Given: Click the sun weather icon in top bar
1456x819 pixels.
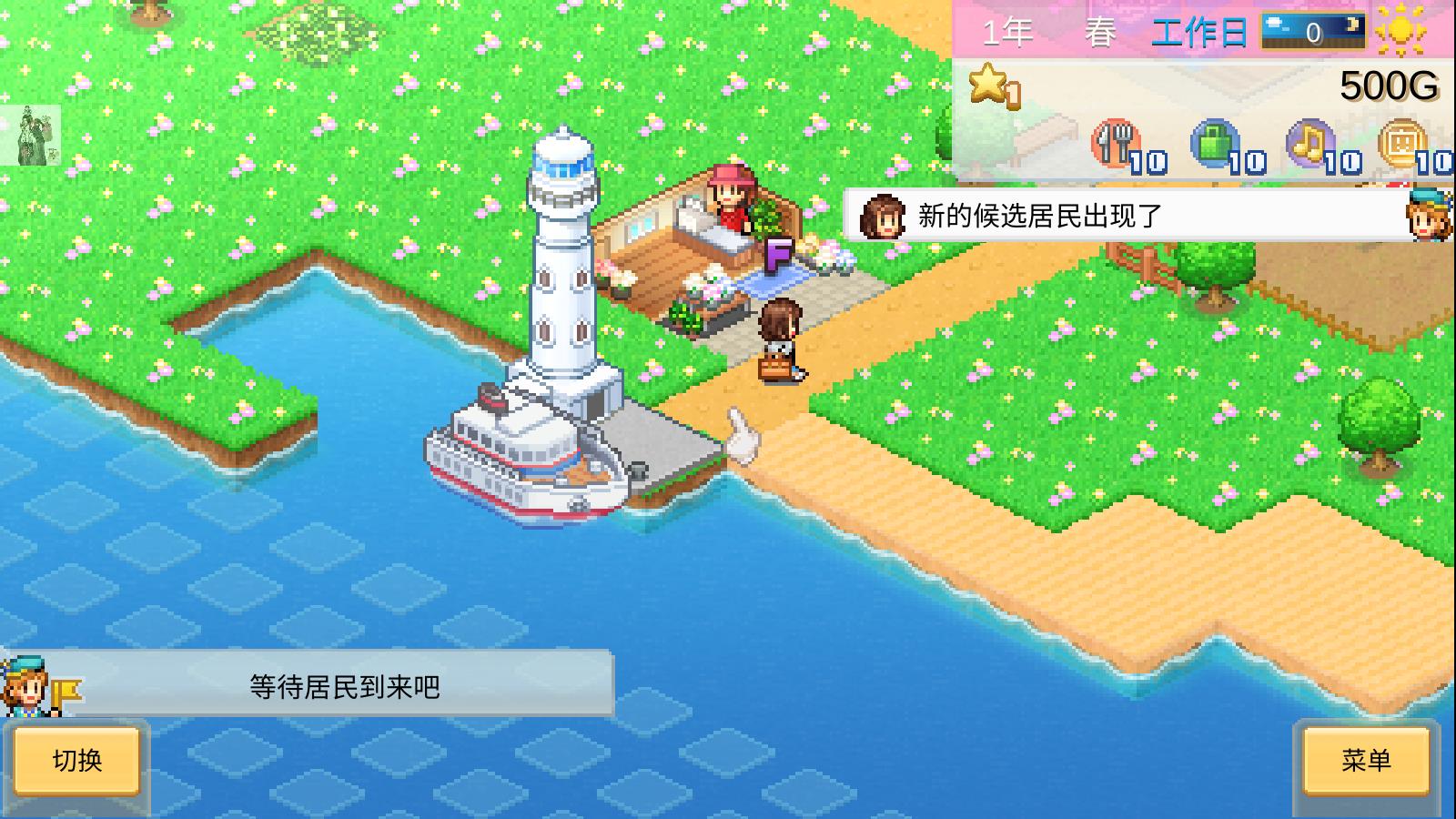Looking at the screenshot, I should [x=1401, y=32].
